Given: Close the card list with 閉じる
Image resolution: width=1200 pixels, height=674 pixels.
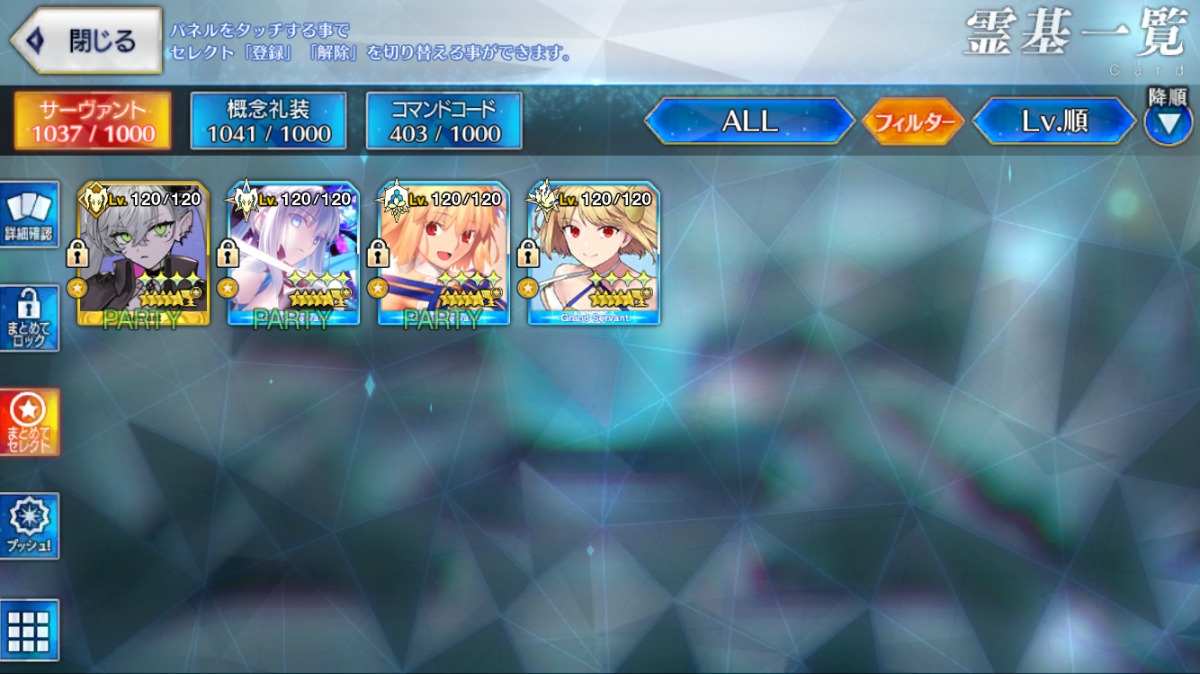Looking at the screenshot, I should (86, 41).
